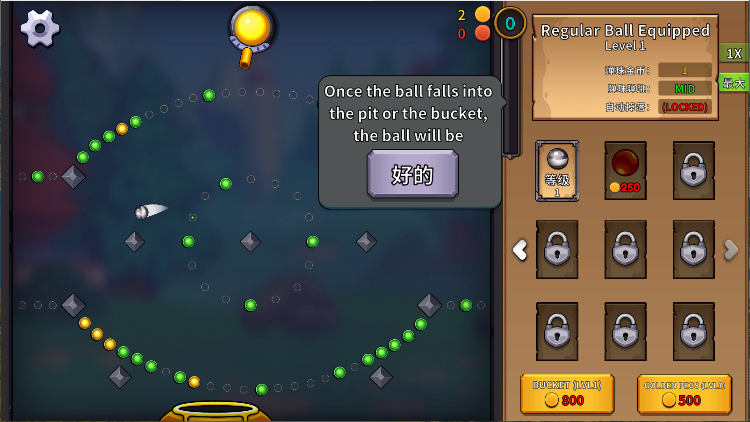The height and width of the screenshot is (422, 750).
Task: Go to the previous ball page arrow
Action: click(x=520, y=250)
